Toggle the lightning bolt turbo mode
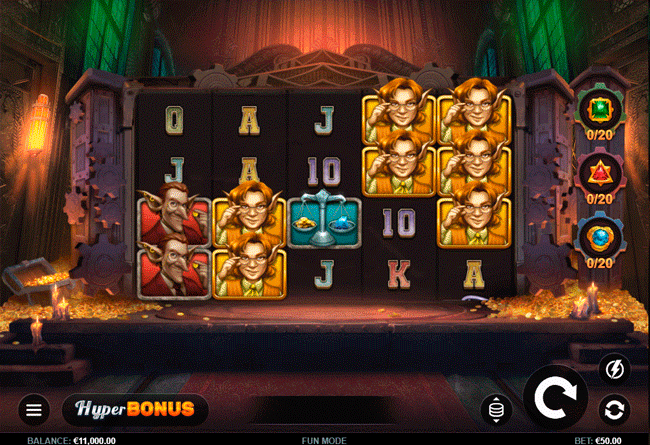This screenshot has width=650, height=445. 613,370
